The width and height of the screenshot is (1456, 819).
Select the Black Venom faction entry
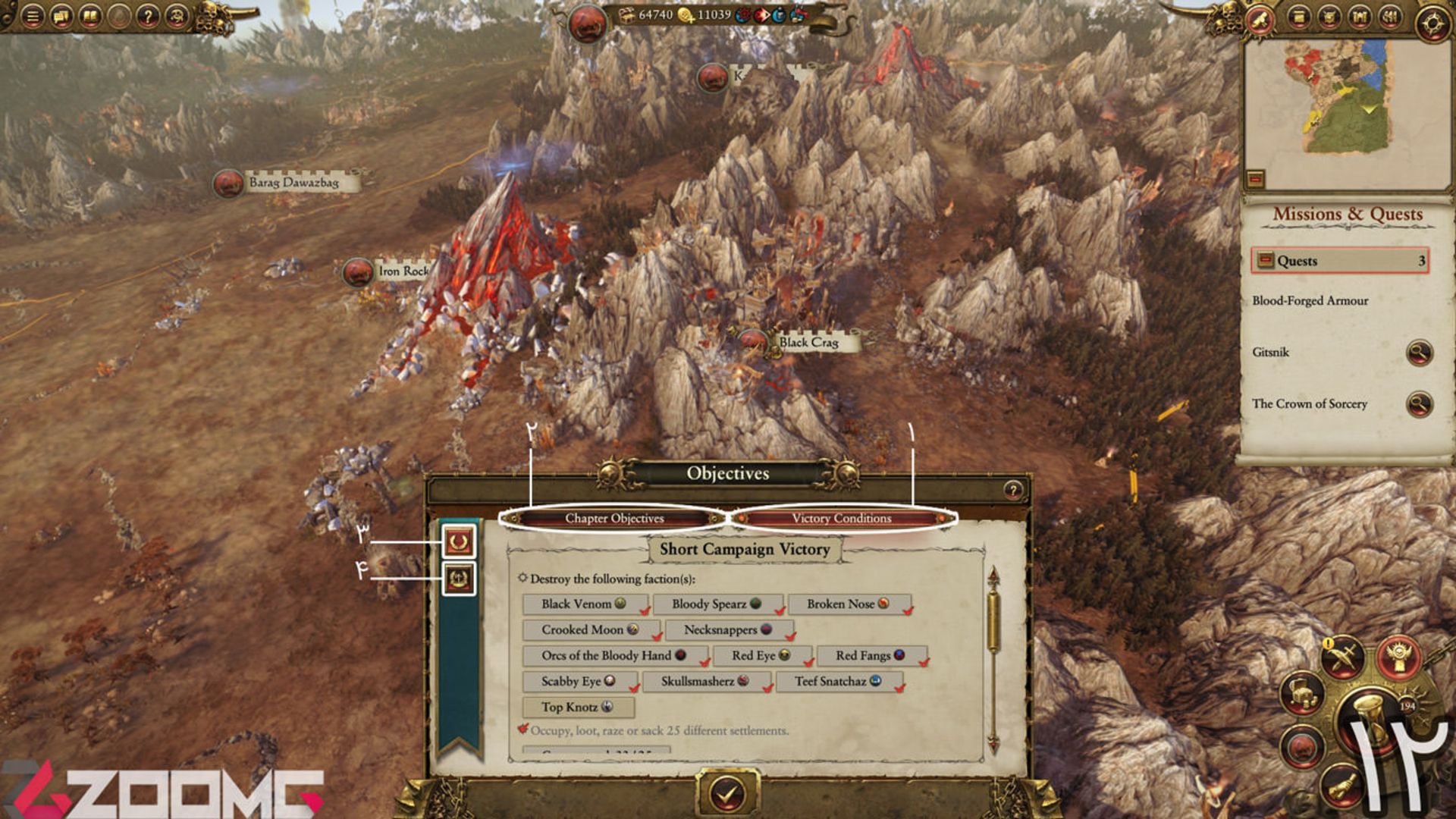[584, 604]
